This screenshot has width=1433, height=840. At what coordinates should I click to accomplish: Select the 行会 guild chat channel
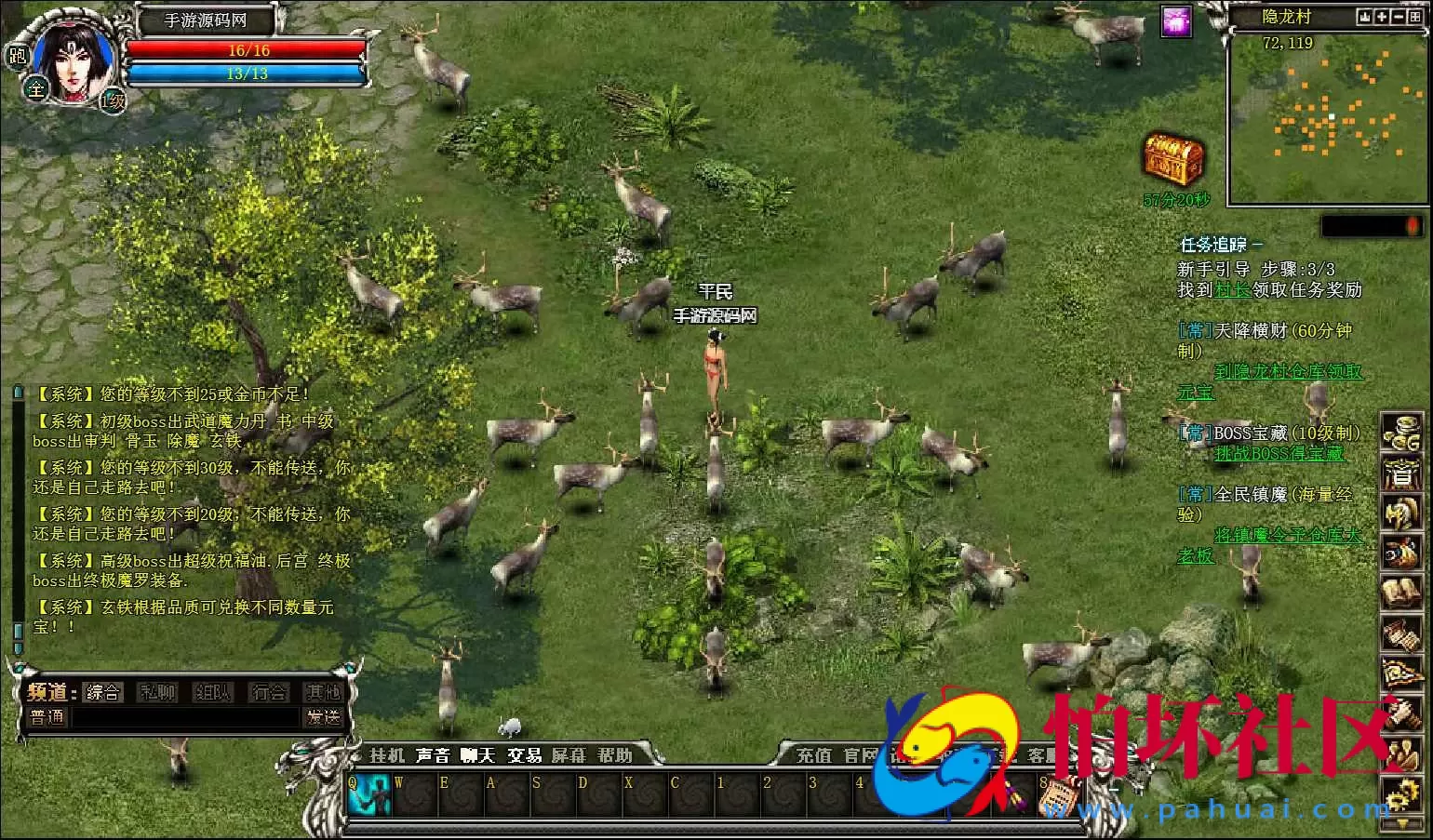coord(269,692)
